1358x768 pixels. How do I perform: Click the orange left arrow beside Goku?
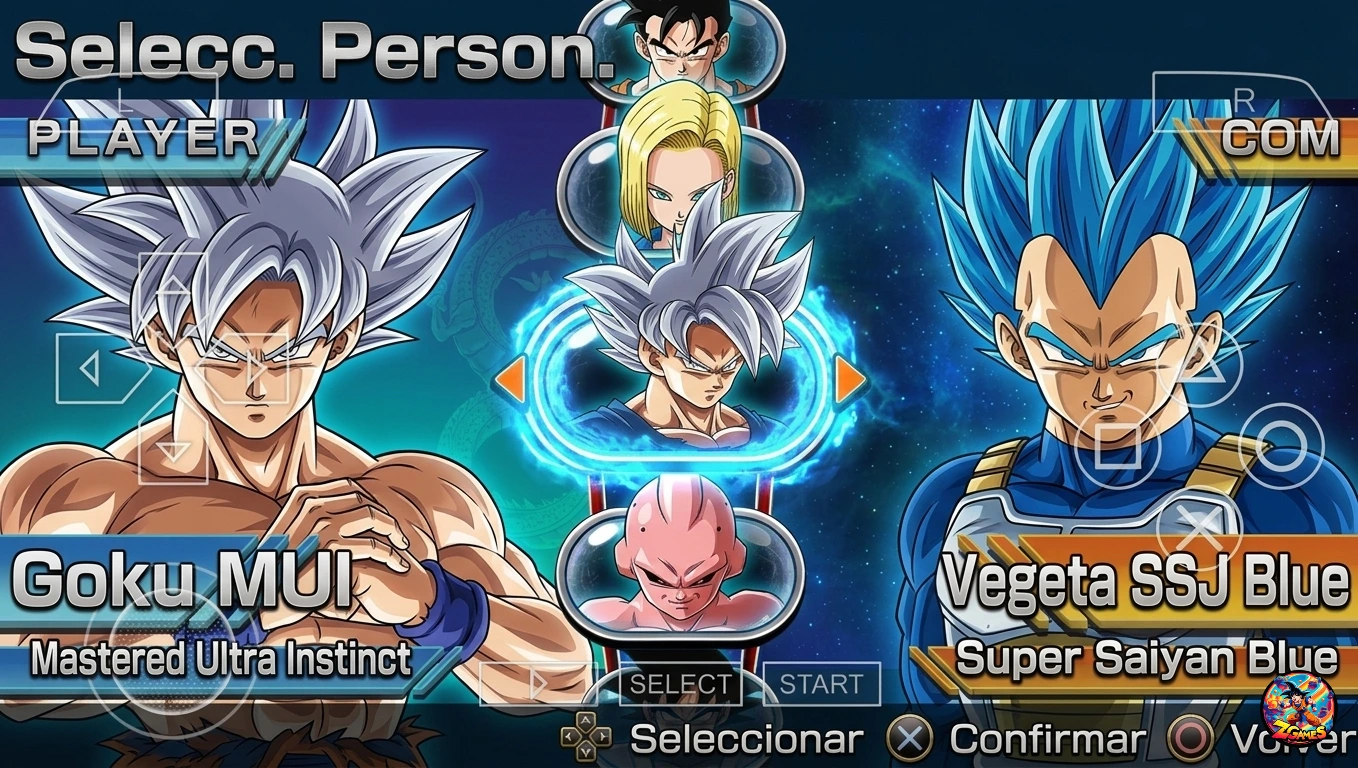[510, 379]
